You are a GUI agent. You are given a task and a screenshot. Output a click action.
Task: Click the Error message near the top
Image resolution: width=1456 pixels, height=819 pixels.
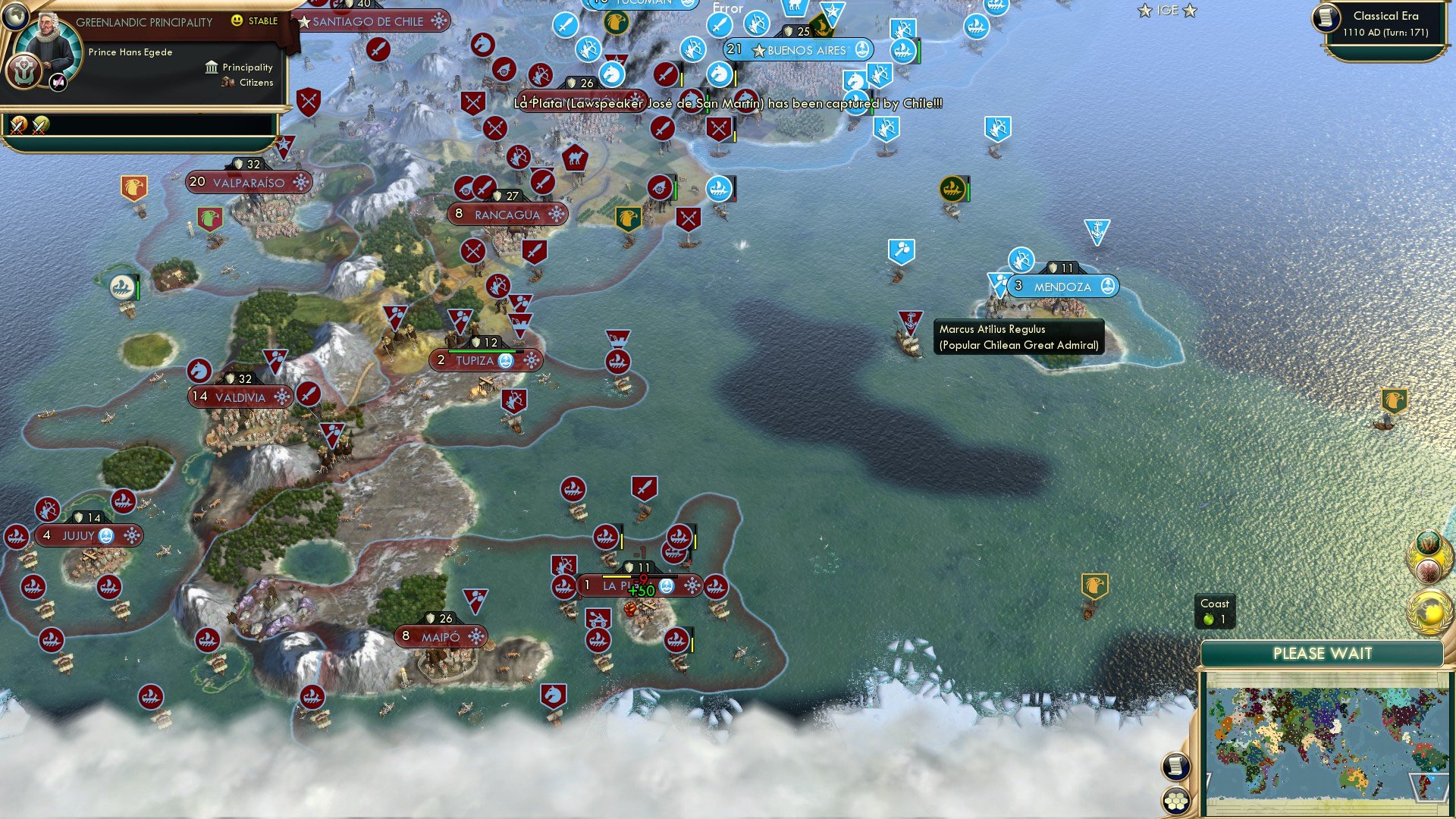(728, 9)
